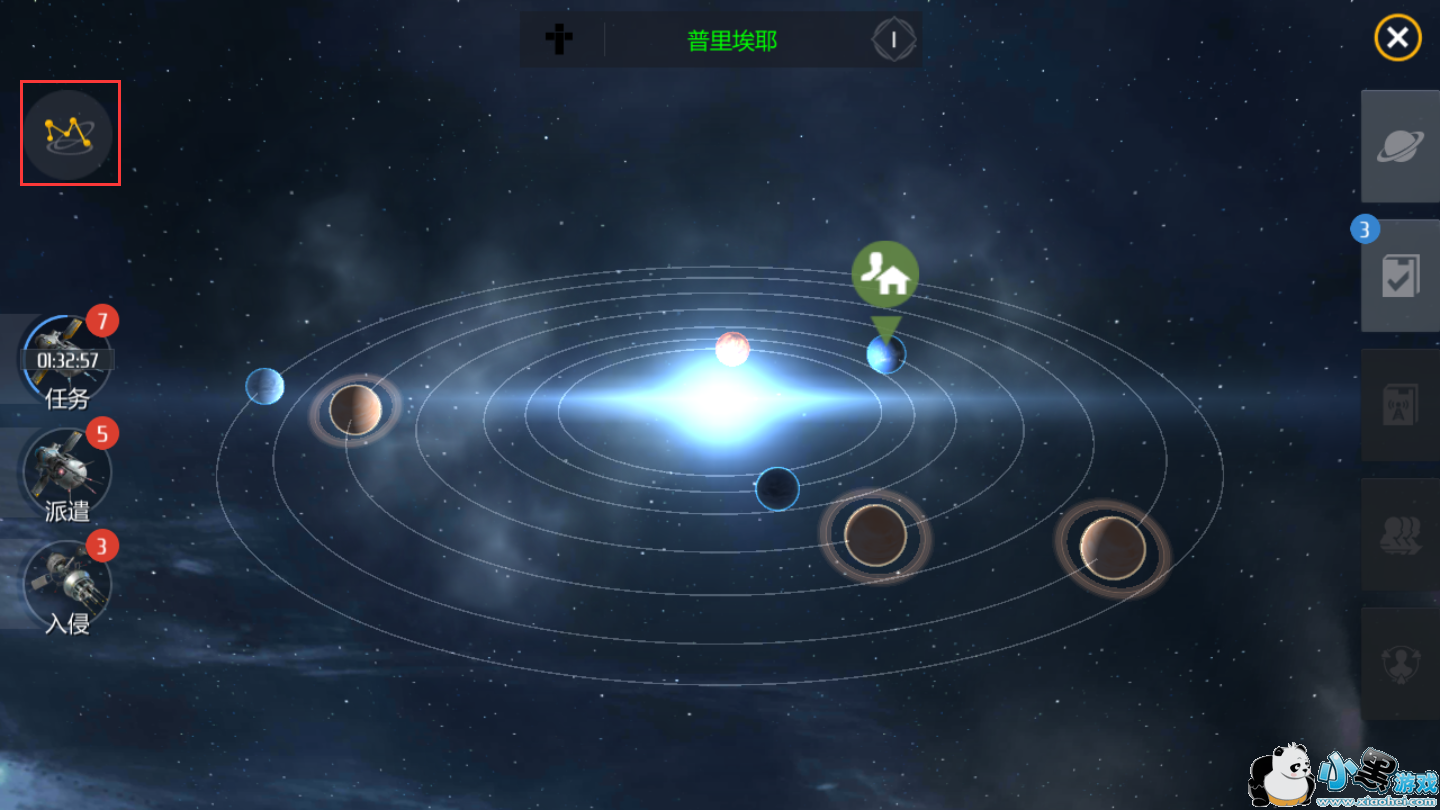Viewport: 1440px width, 810px height.
Task: Click the 普里埃耶 system name
Action: (x=732, y=41)
